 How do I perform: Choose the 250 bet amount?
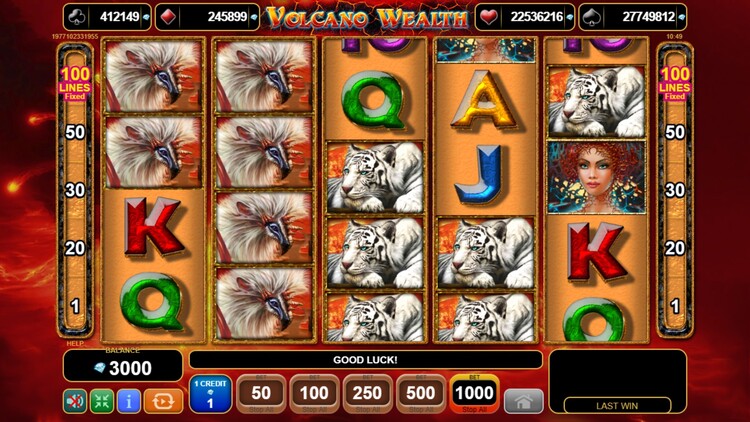368,394
